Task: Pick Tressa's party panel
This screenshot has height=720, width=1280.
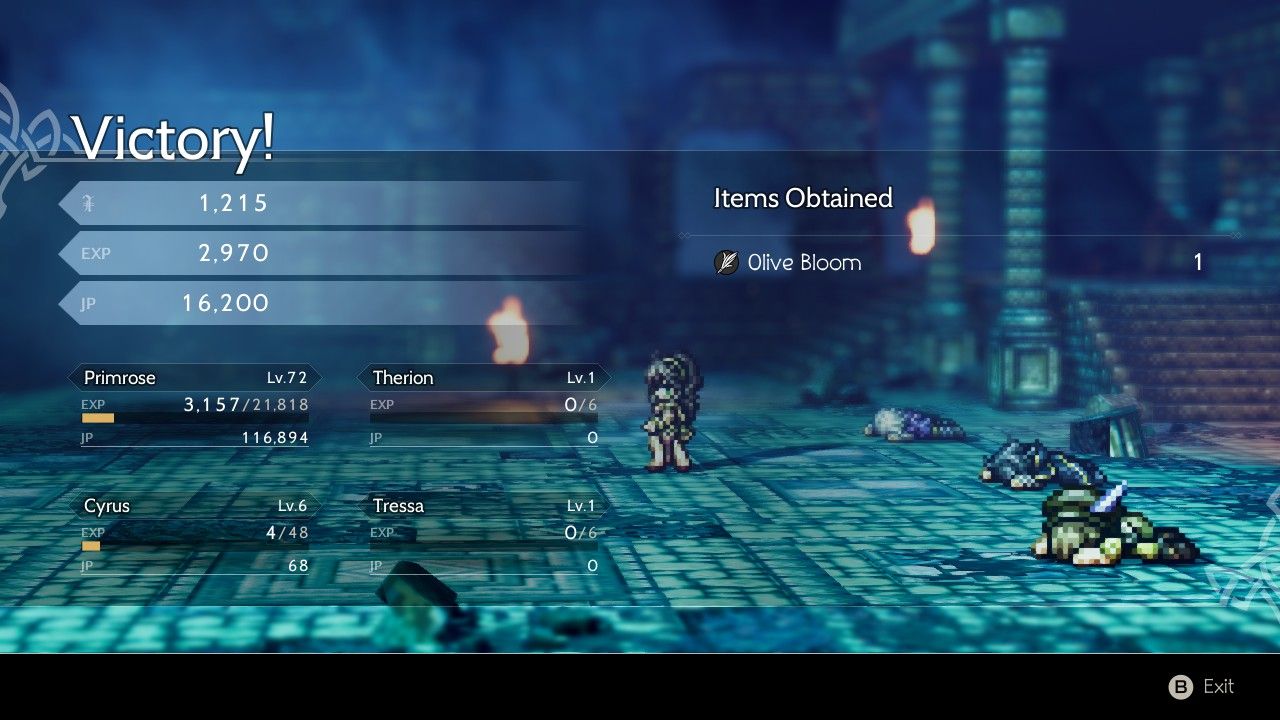Action: coord(484,534)
